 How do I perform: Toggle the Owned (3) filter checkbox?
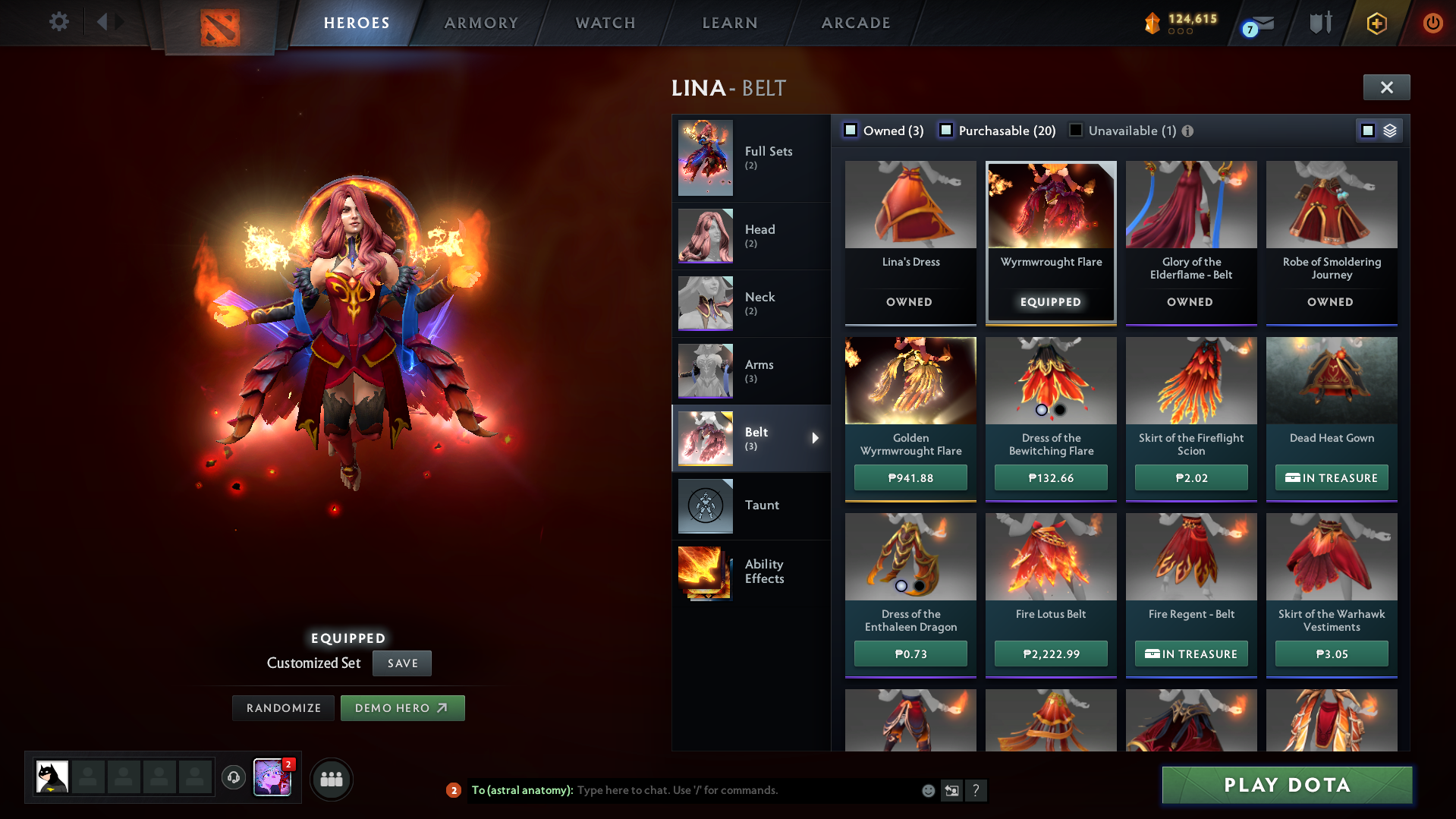coord(851,130)
